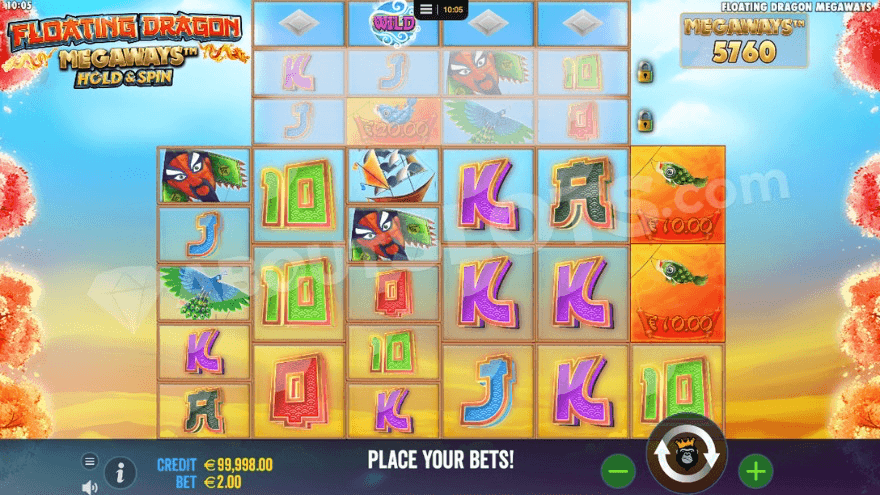
Task: Open the game info (i) panel
Action: tap(120, 472)
